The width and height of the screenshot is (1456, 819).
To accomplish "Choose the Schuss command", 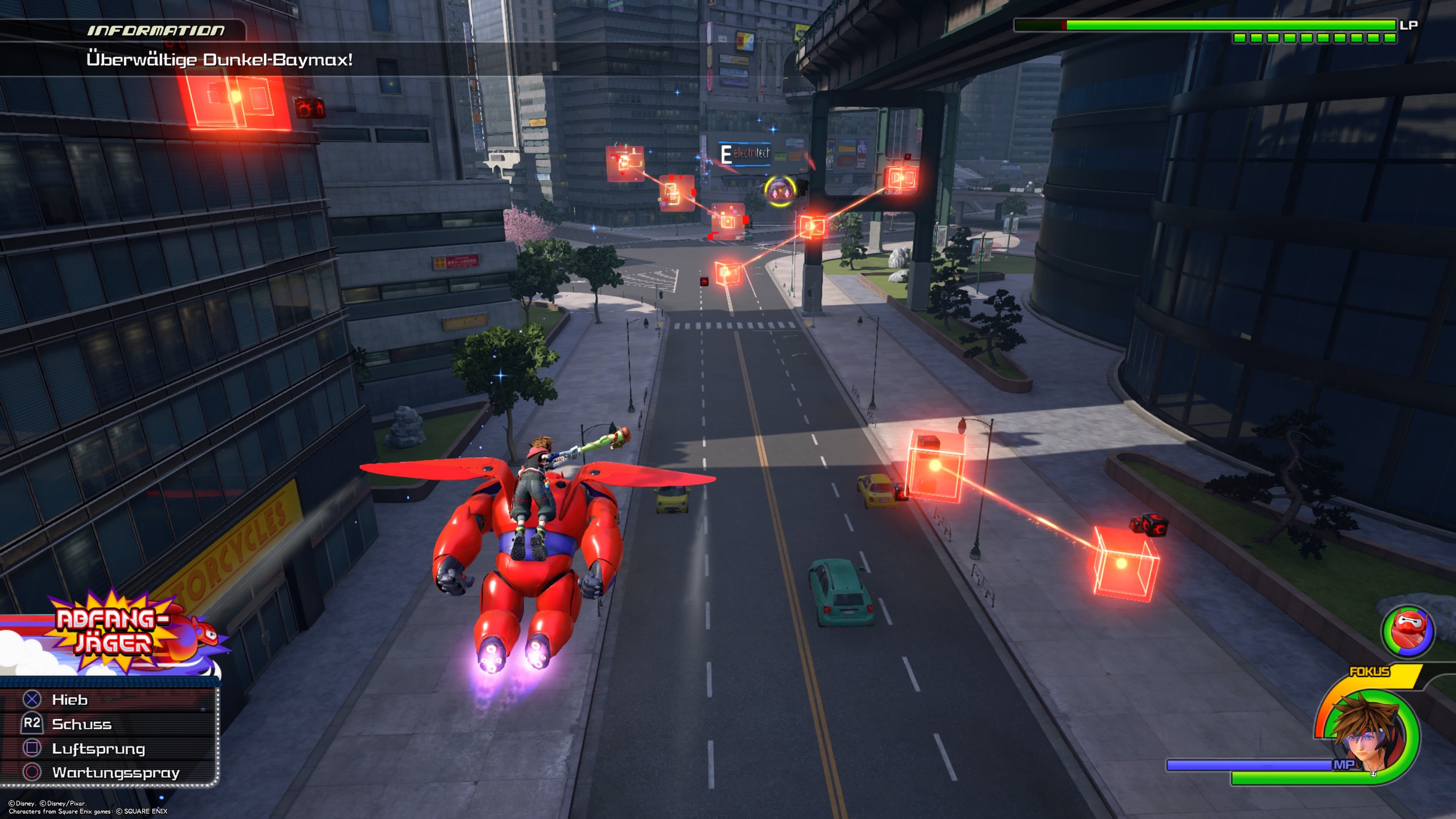I will coord(82,724).
